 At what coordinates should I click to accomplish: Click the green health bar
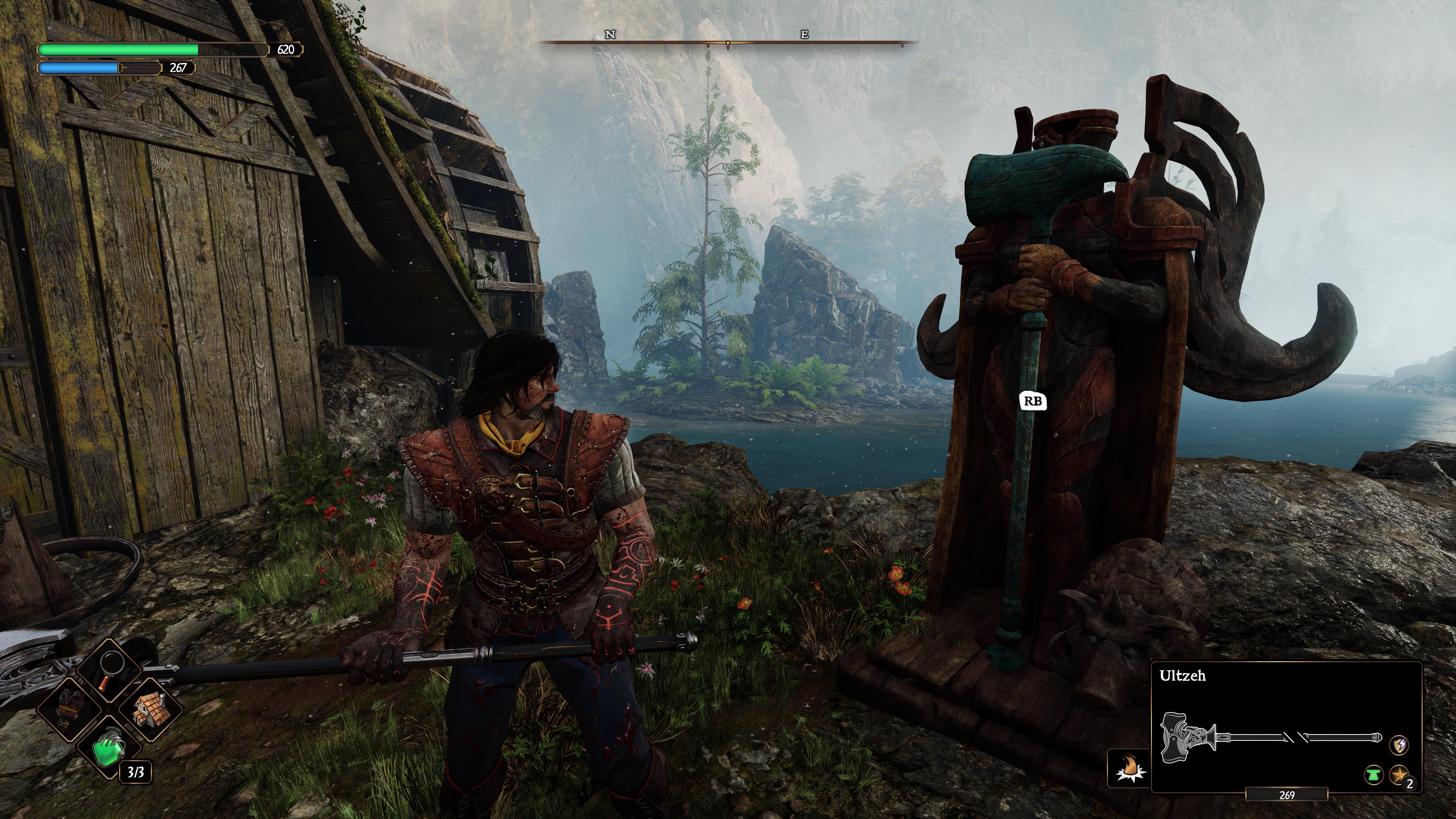point(119,50)
